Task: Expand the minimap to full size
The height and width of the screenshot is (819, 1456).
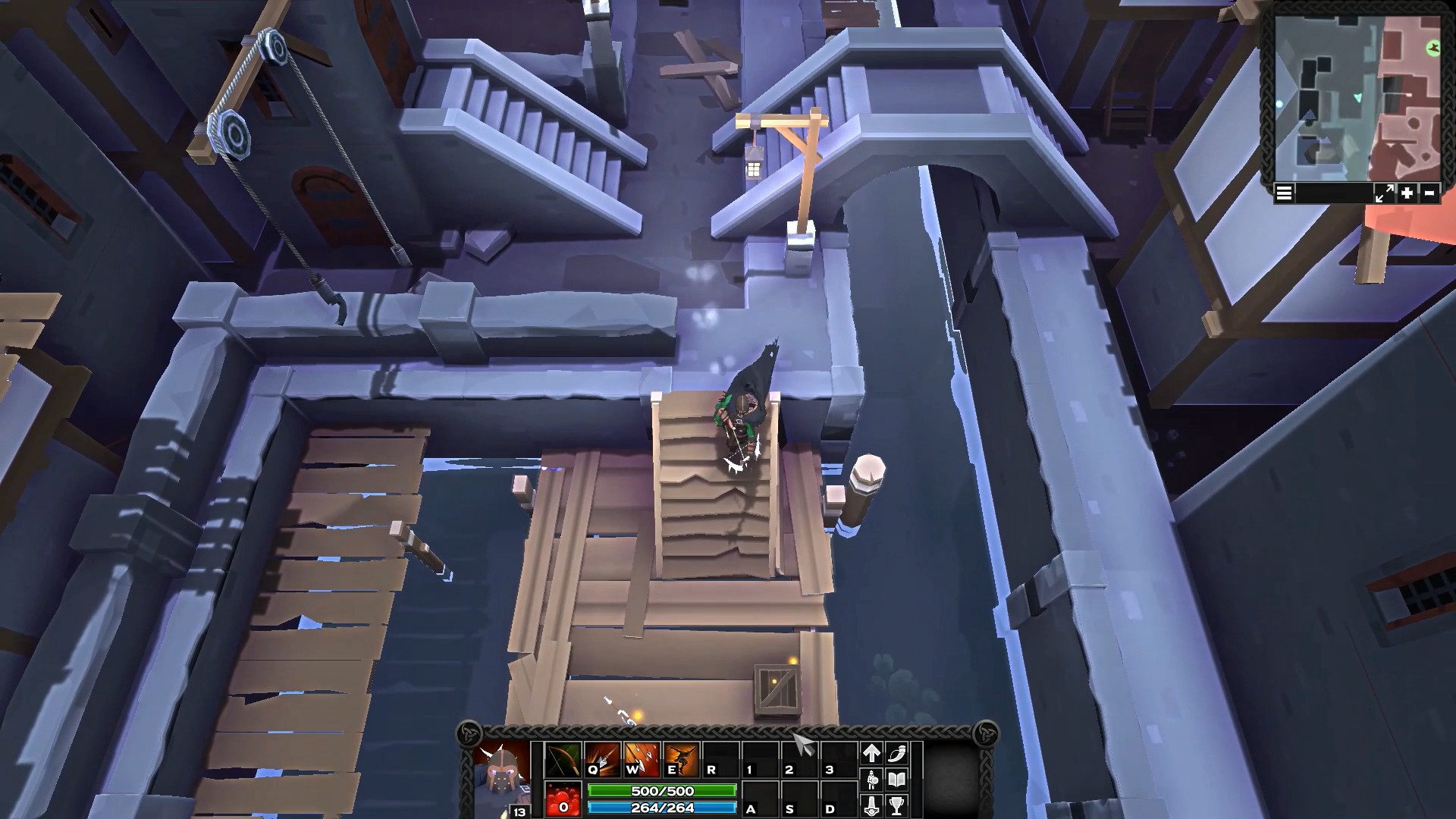Action: click(1384, 193)
